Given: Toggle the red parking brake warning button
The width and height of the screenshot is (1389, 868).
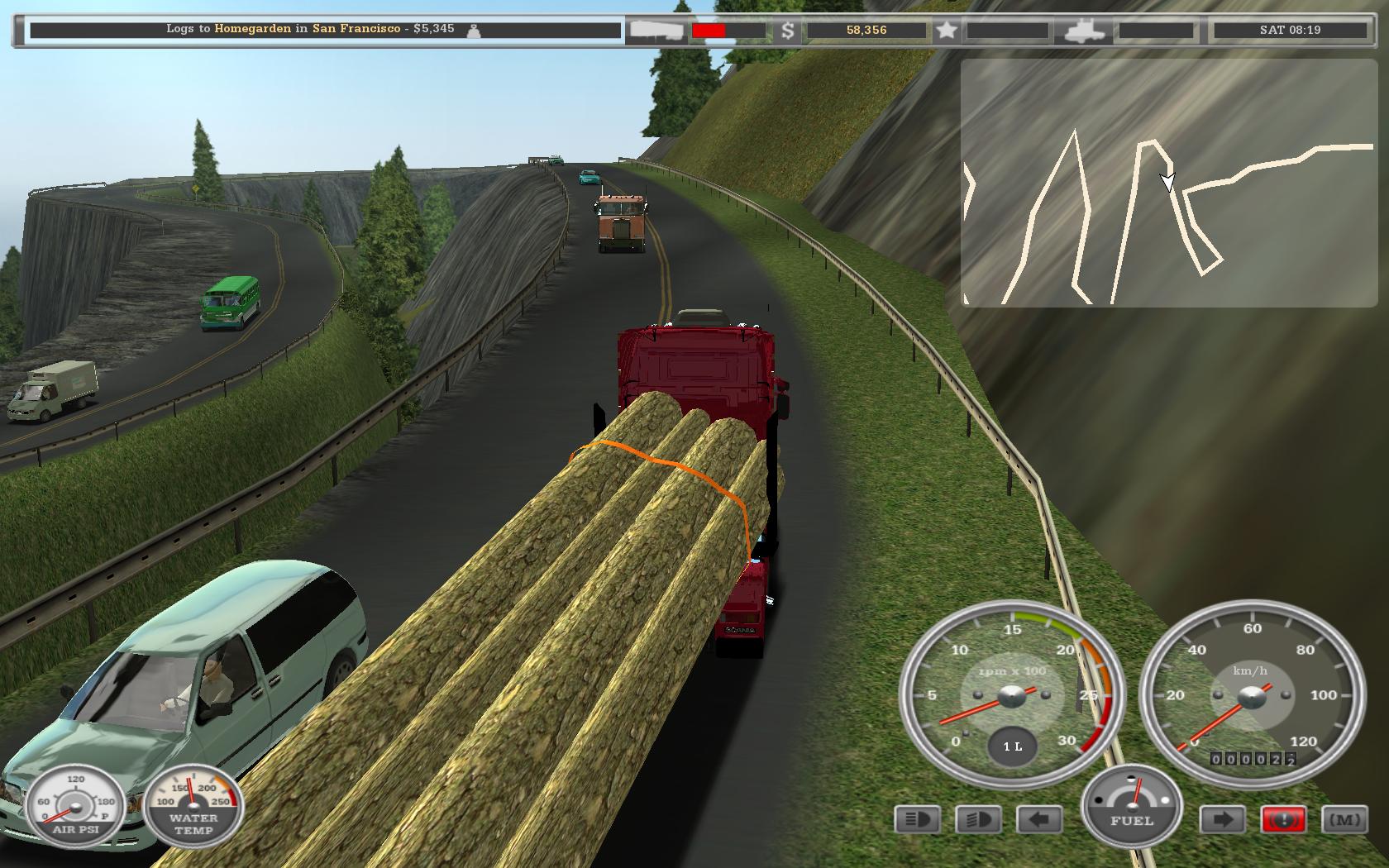Looking at the screenshot, I should [x=1283, y=820].
